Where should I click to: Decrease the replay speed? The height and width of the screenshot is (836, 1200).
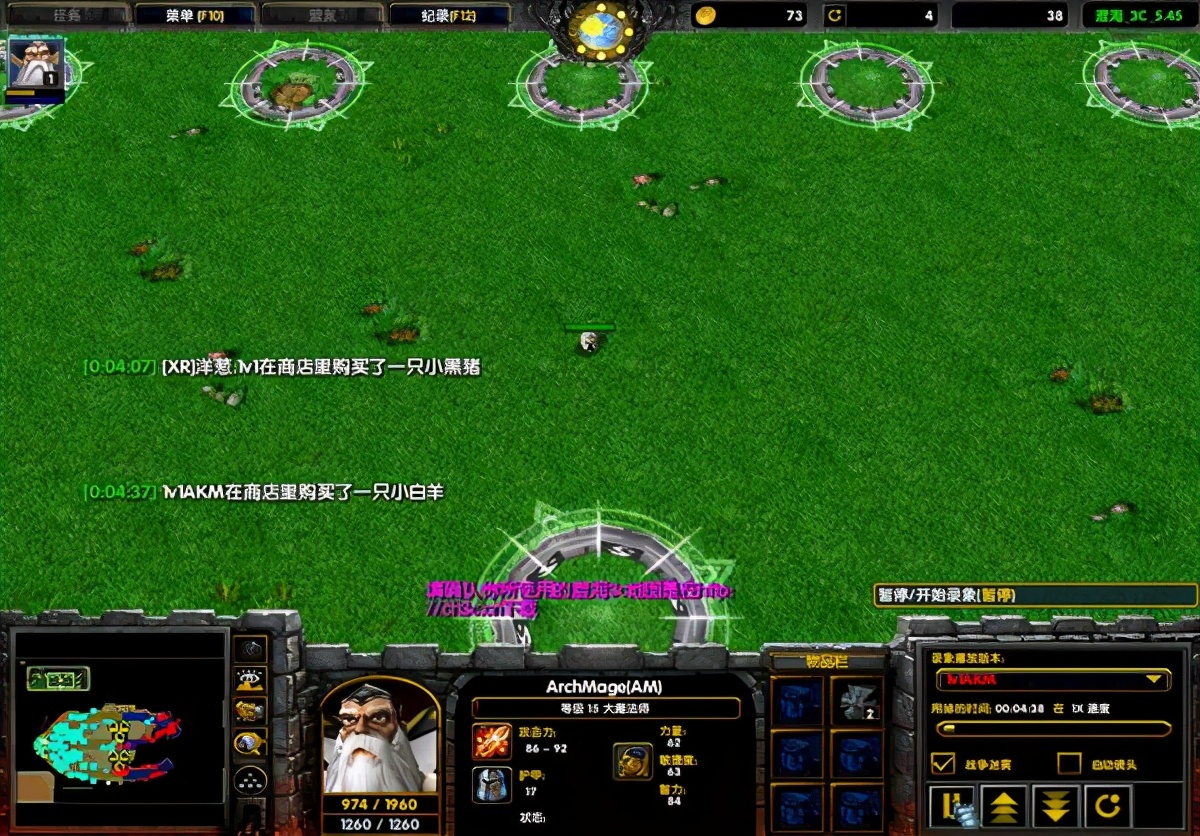1056,805
